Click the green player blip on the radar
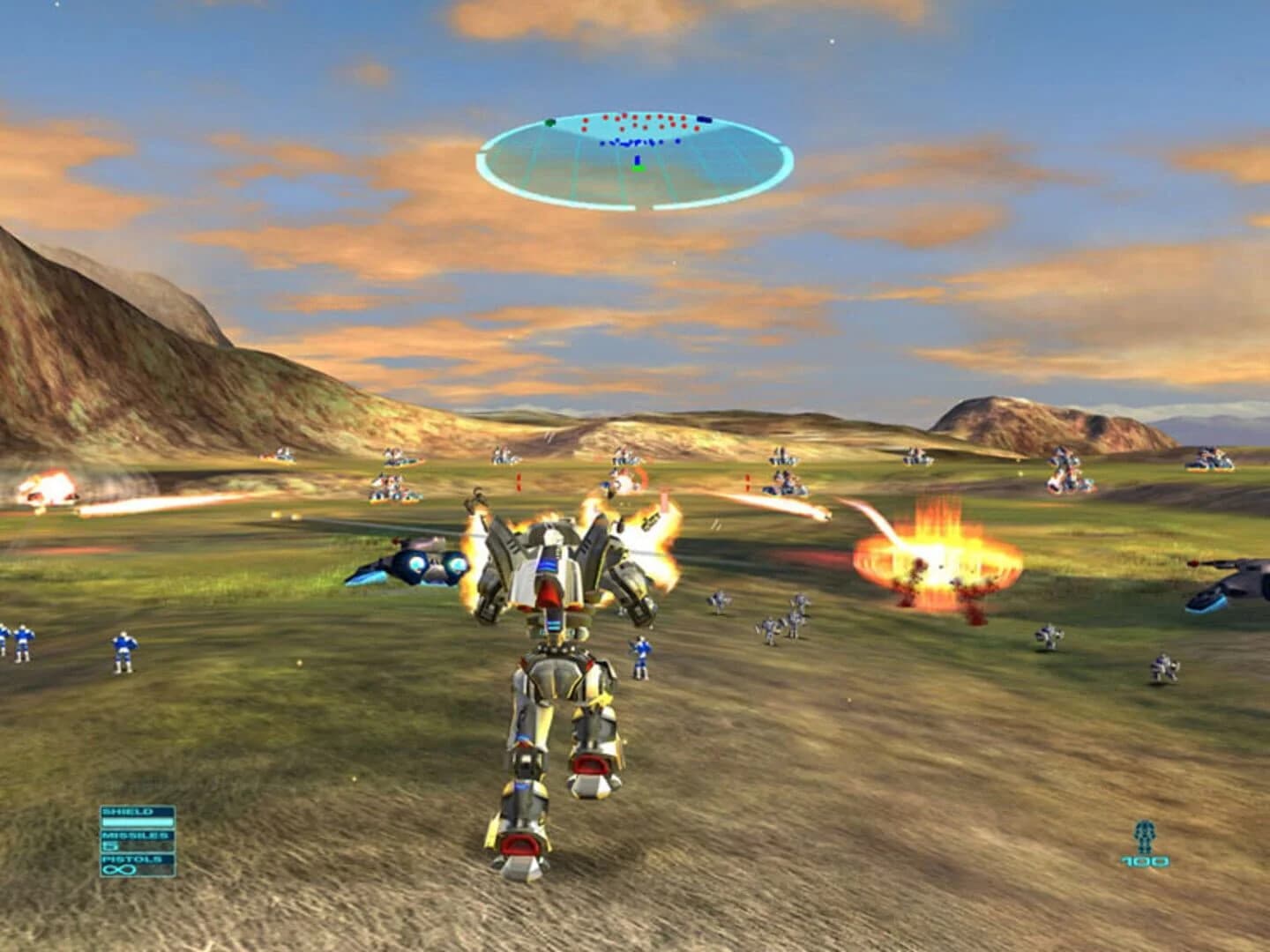Viewport: 1270px width, 952px height. (638, 168)
